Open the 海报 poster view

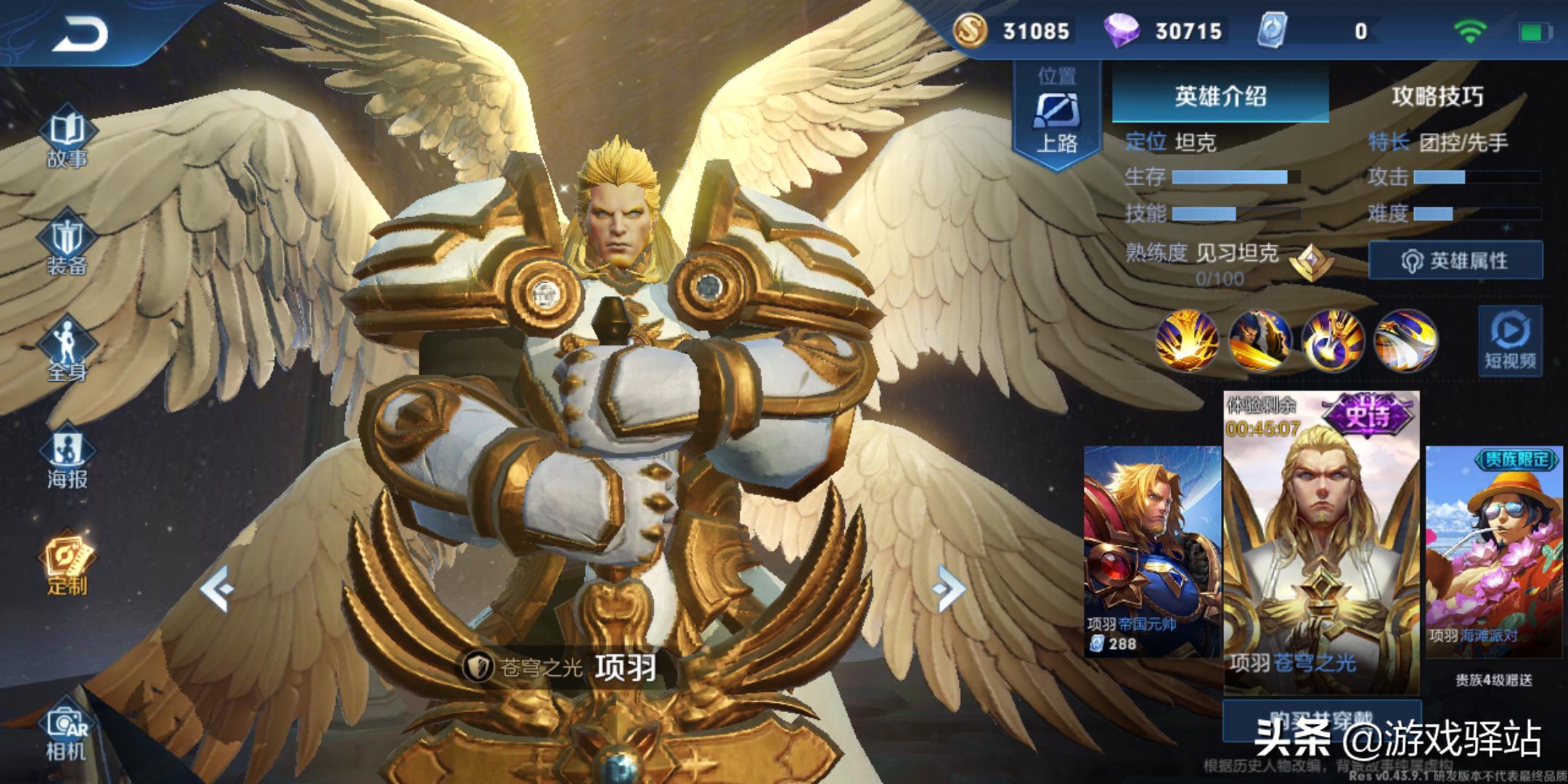(67, 457)
